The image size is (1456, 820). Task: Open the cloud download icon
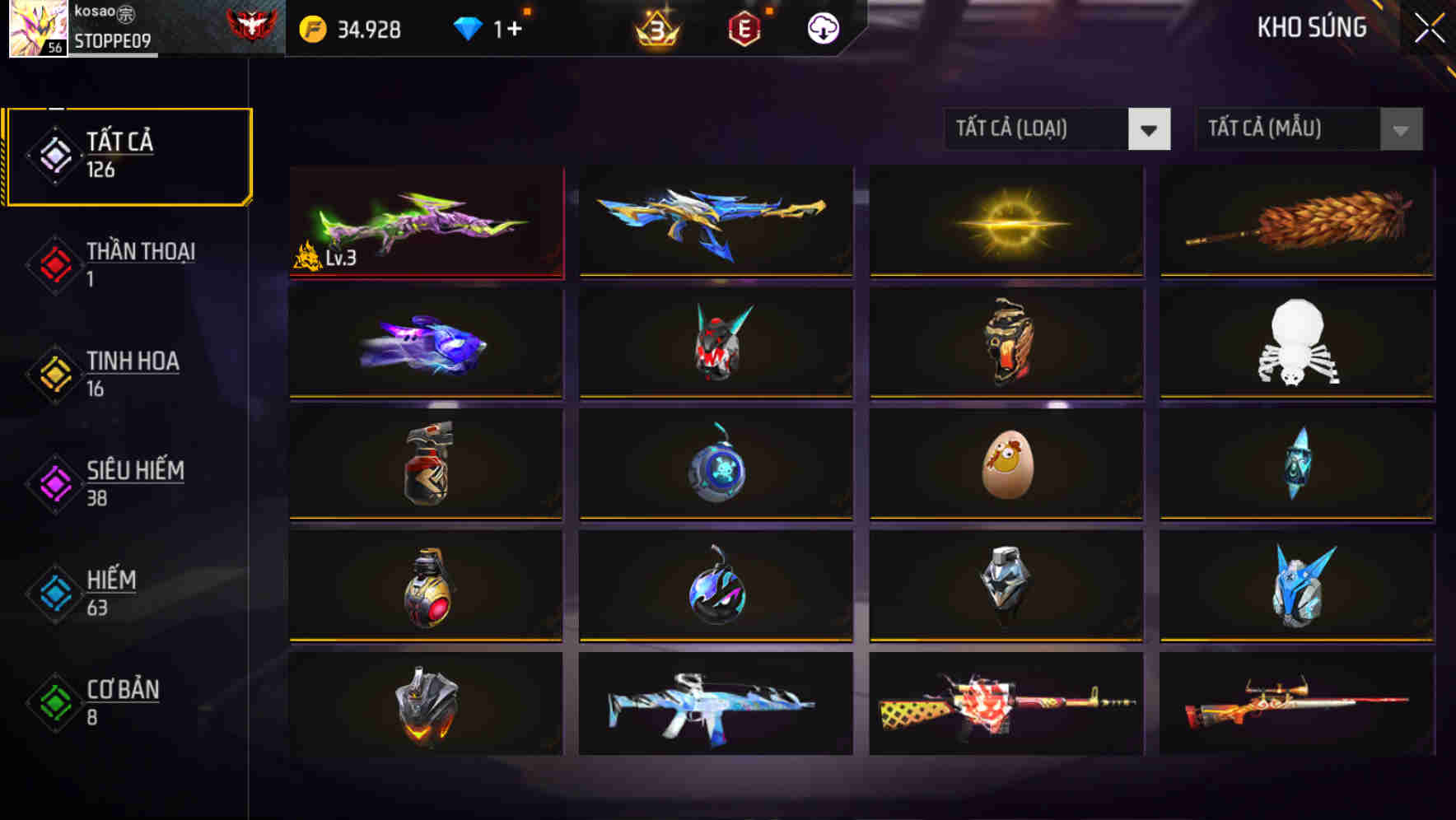[x=821, y=29]
